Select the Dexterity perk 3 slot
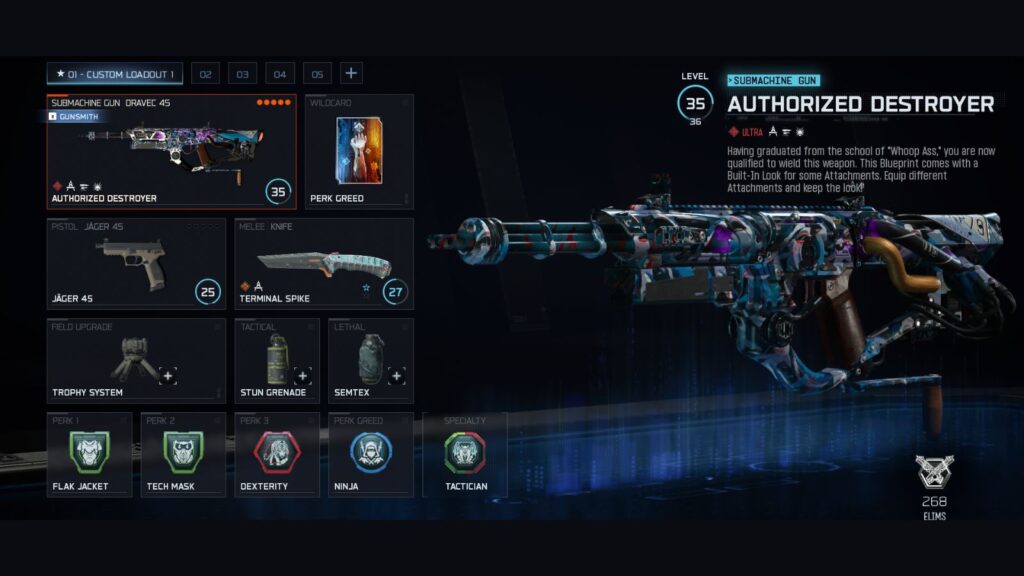 (x=277, y=454)
